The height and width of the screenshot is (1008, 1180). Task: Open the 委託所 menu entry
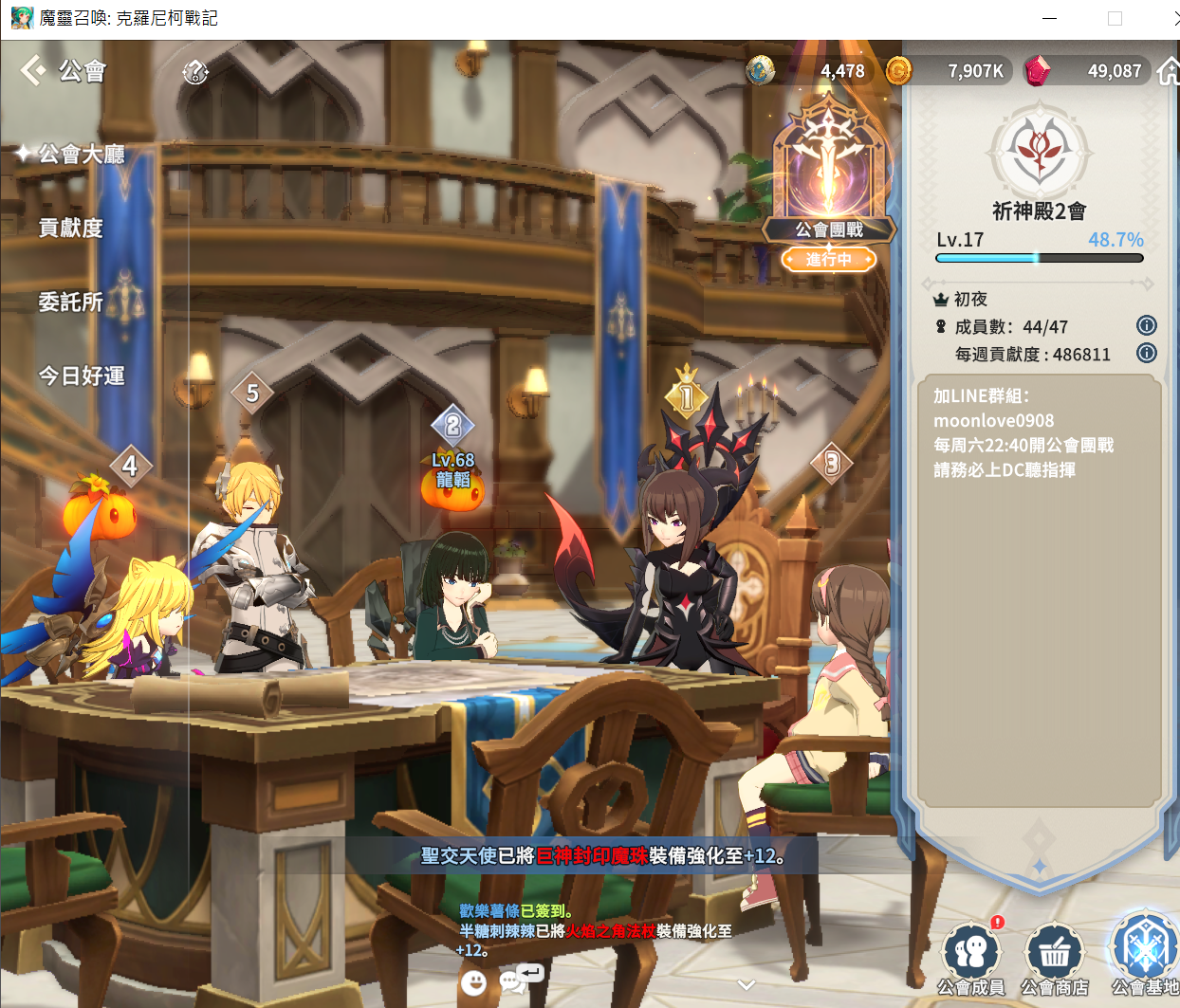[x=70, y=302]
